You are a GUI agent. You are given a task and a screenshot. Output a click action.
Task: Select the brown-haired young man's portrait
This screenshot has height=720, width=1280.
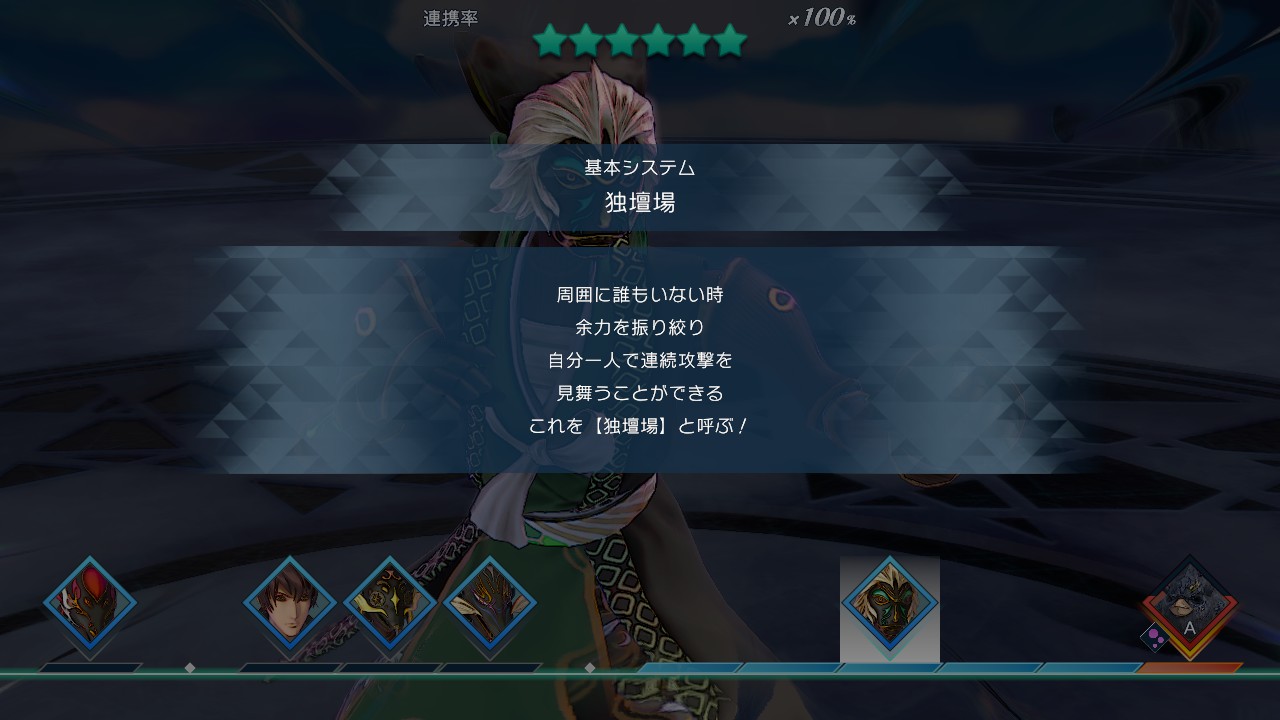click(x=290, y=604)
